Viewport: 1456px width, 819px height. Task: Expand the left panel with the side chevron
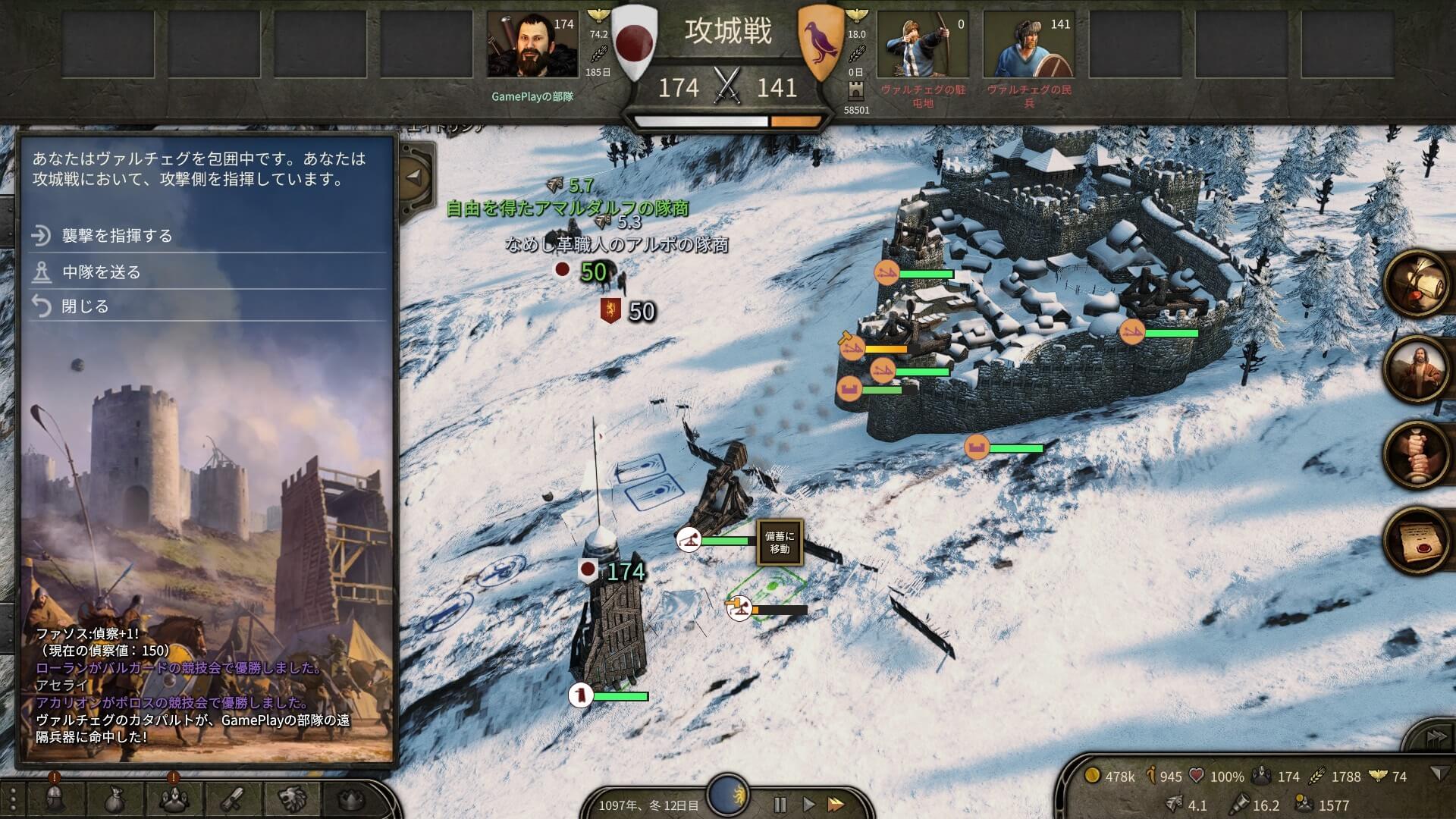pos(416,177)
